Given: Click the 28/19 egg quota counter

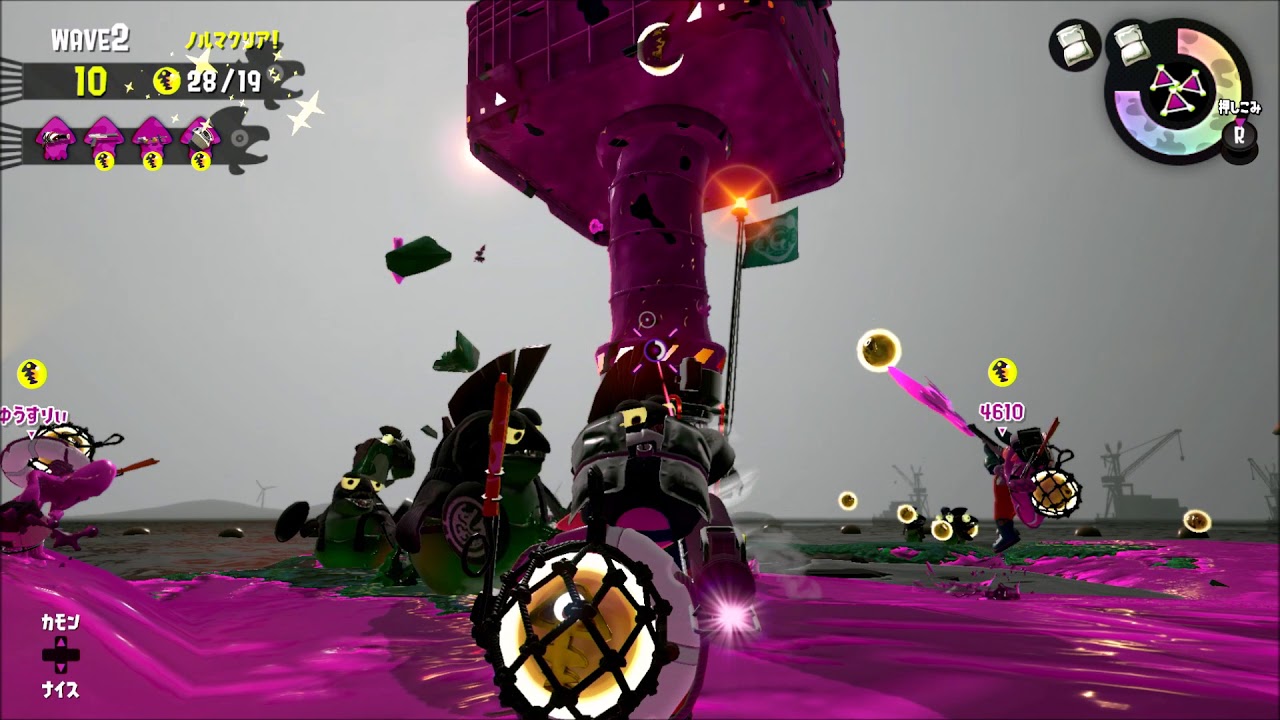Looking at the screenshot, I should tap(224, 81).
